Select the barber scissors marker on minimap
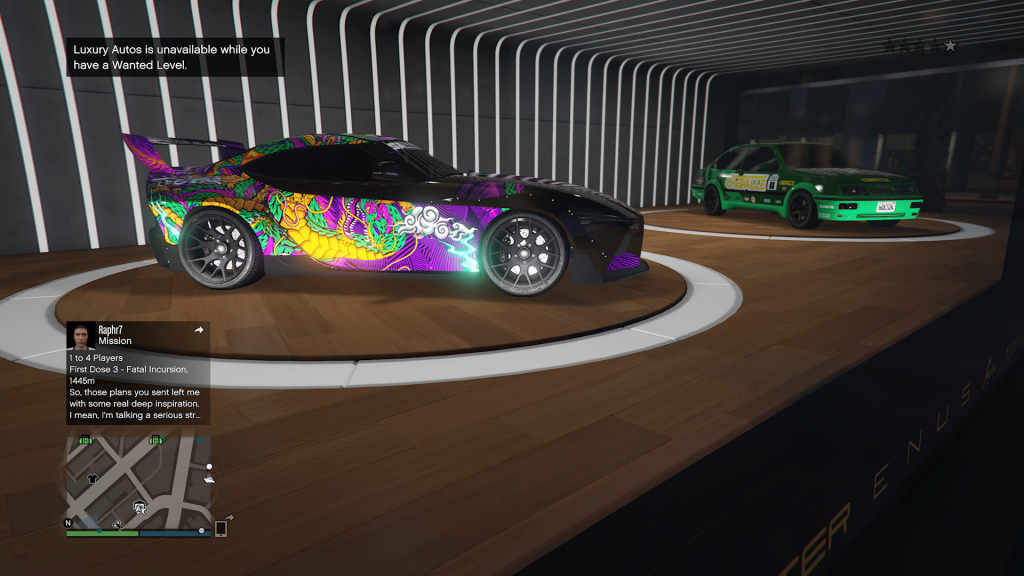The width and height of the screenshot is (1024, 576). click(x=118, y=523)
